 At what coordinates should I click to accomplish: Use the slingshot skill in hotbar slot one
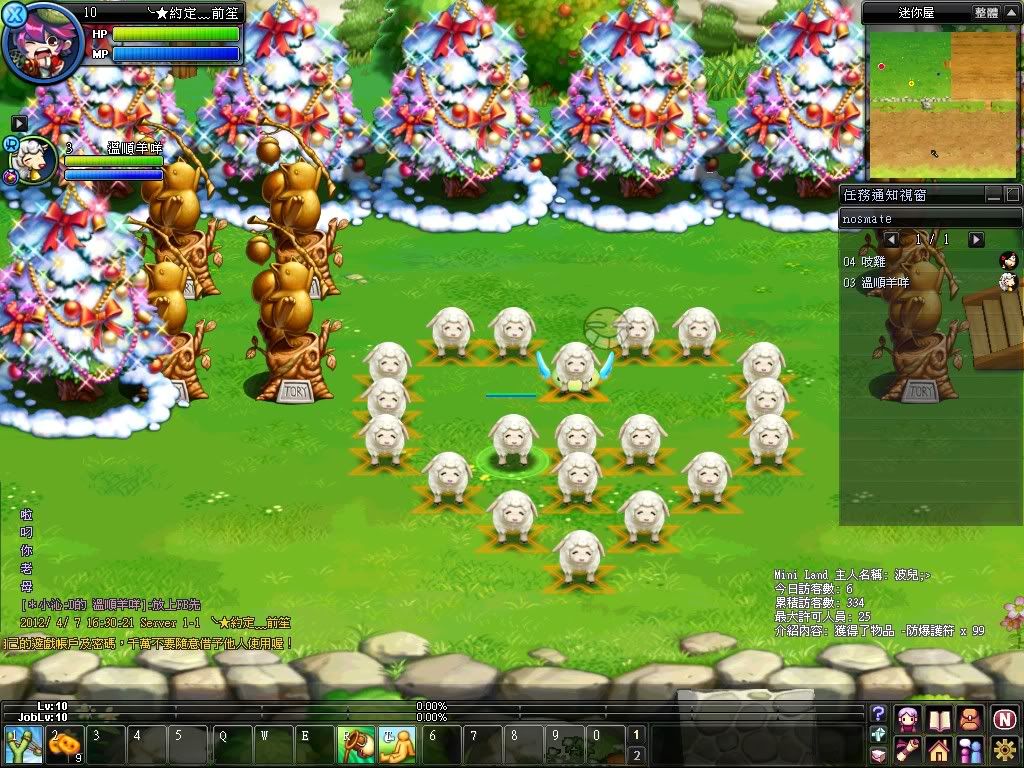(21, 746)
